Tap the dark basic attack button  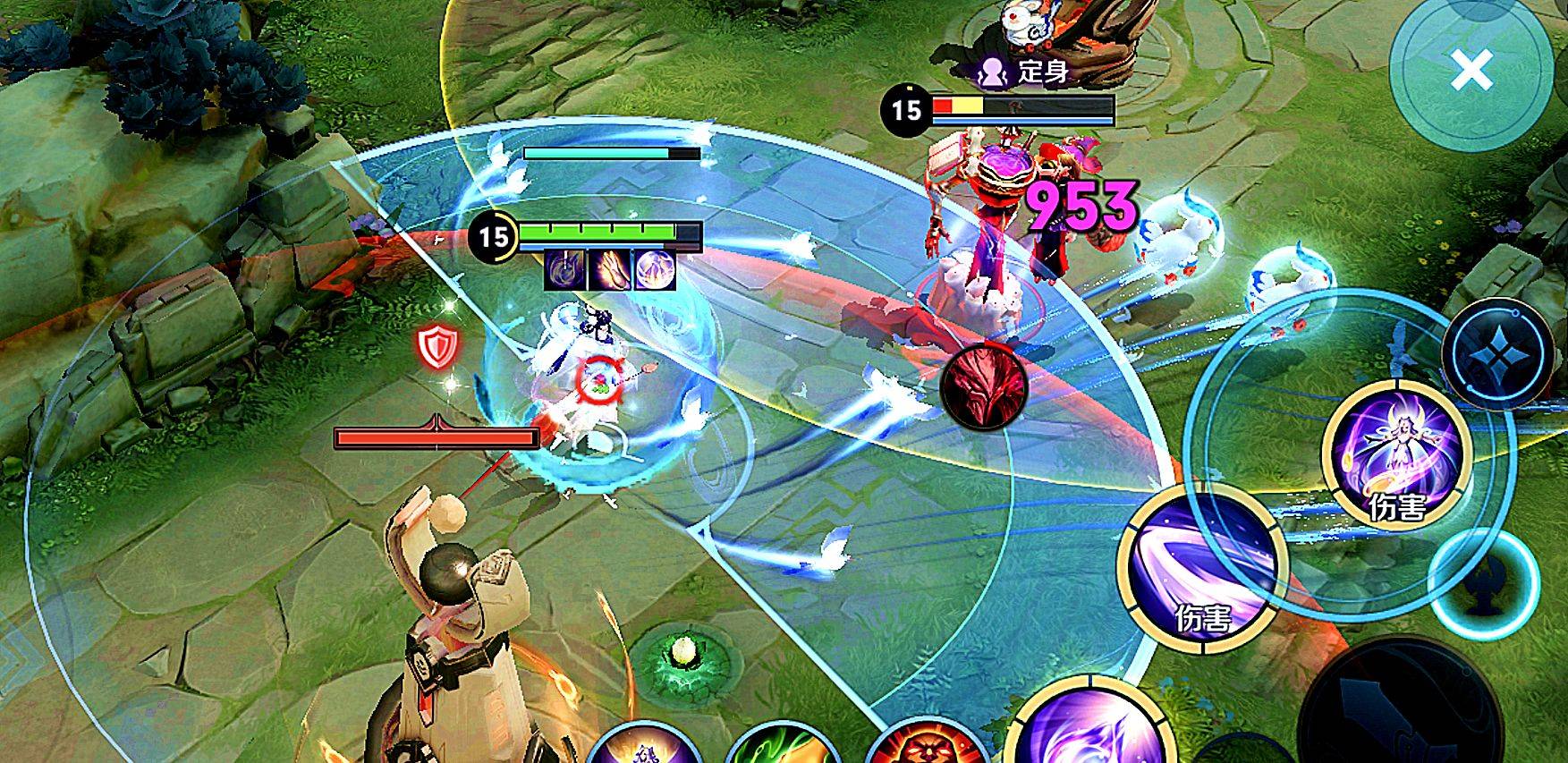(x=1395, y=707)
